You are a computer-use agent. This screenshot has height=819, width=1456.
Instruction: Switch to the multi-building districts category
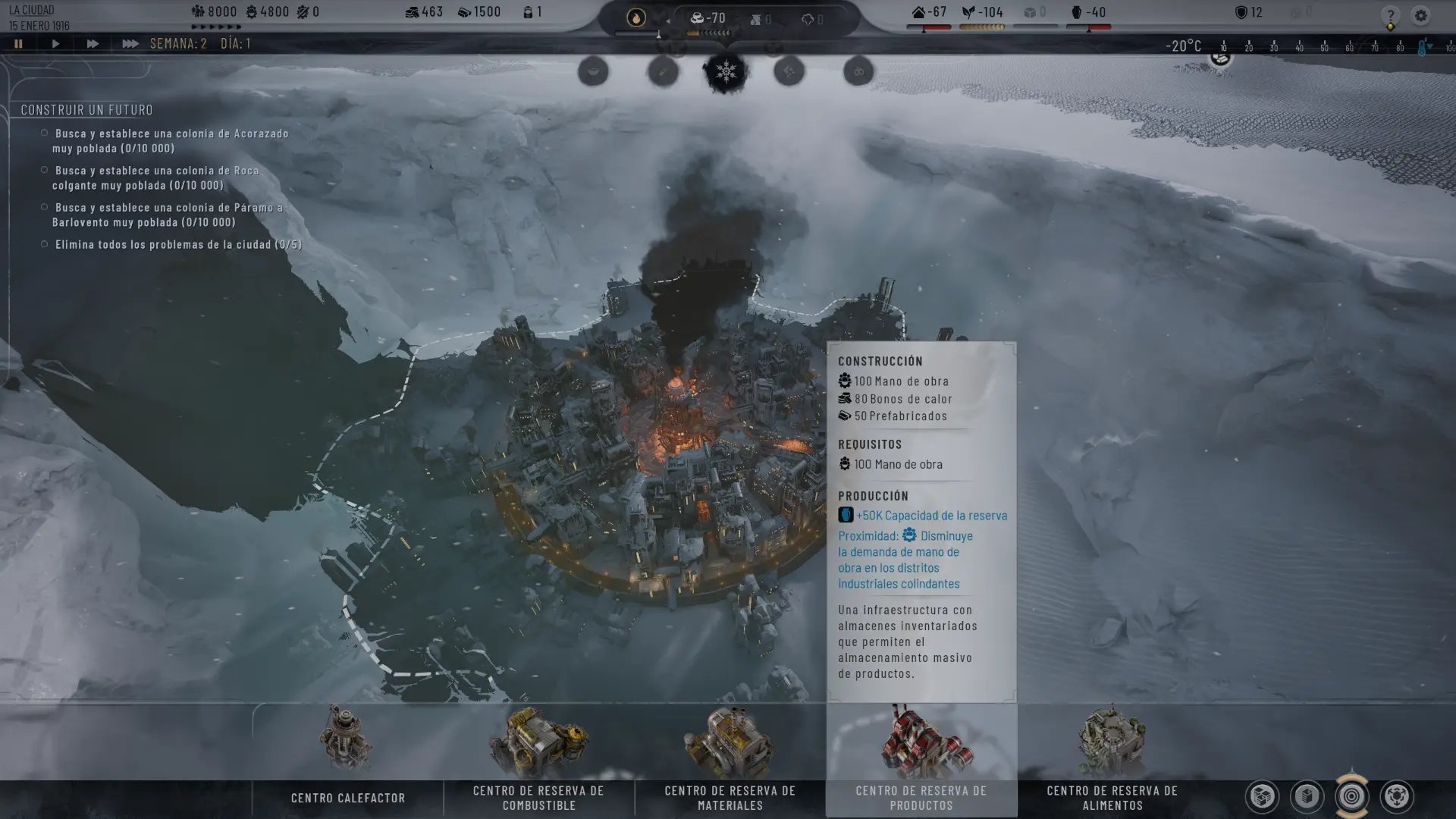point(1263,796)
